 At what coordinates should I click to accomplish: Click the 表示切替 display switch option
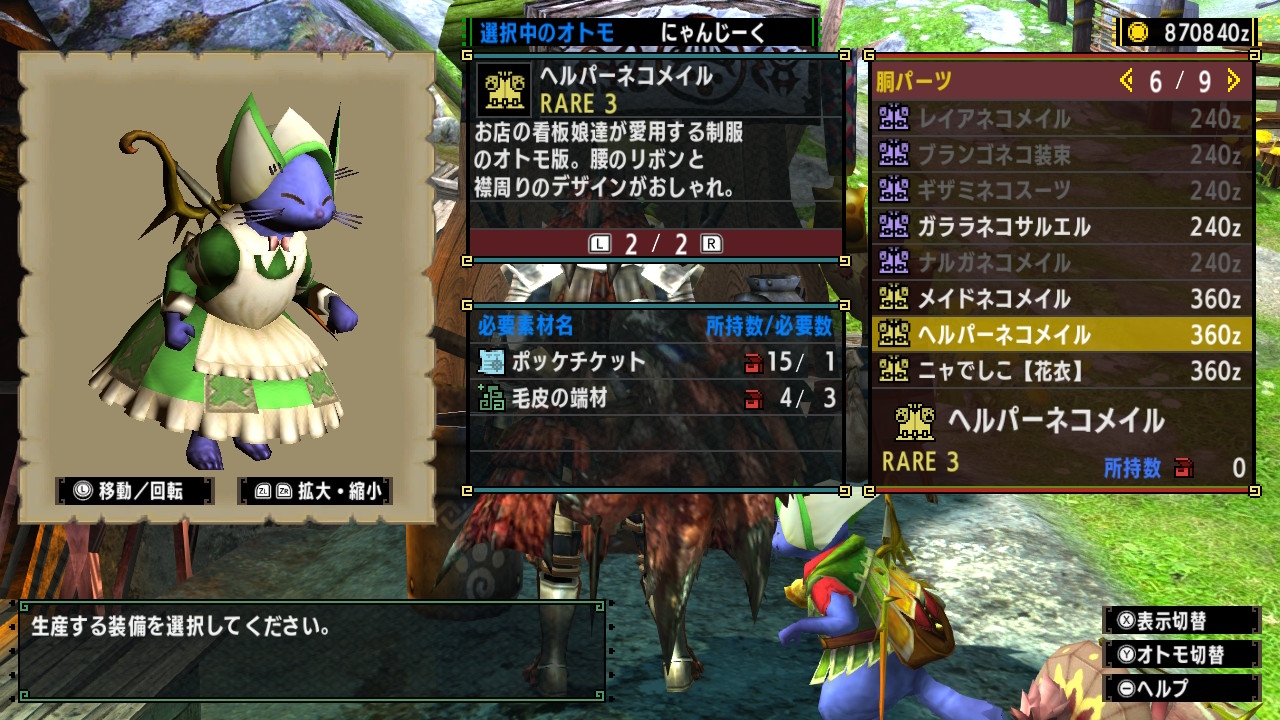(1181, 621)
